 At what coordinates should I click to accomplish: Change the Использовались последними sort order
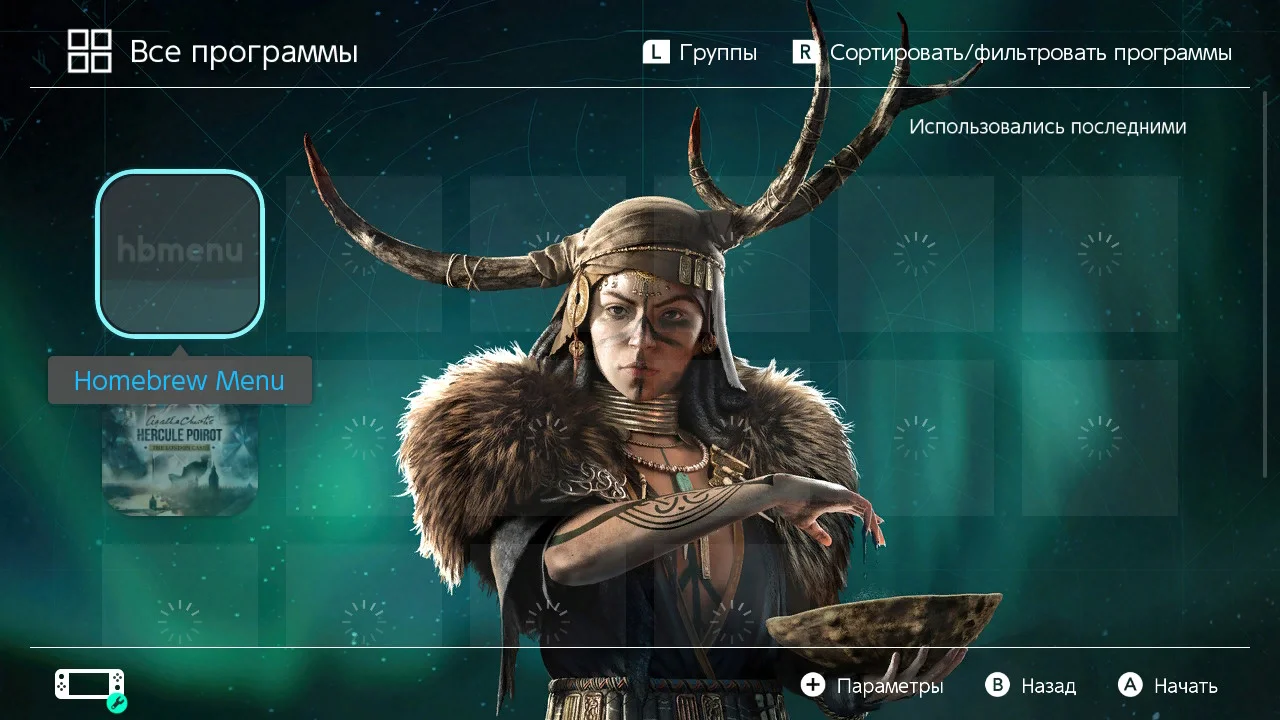pyautogui.click(x=1047, y=127)
